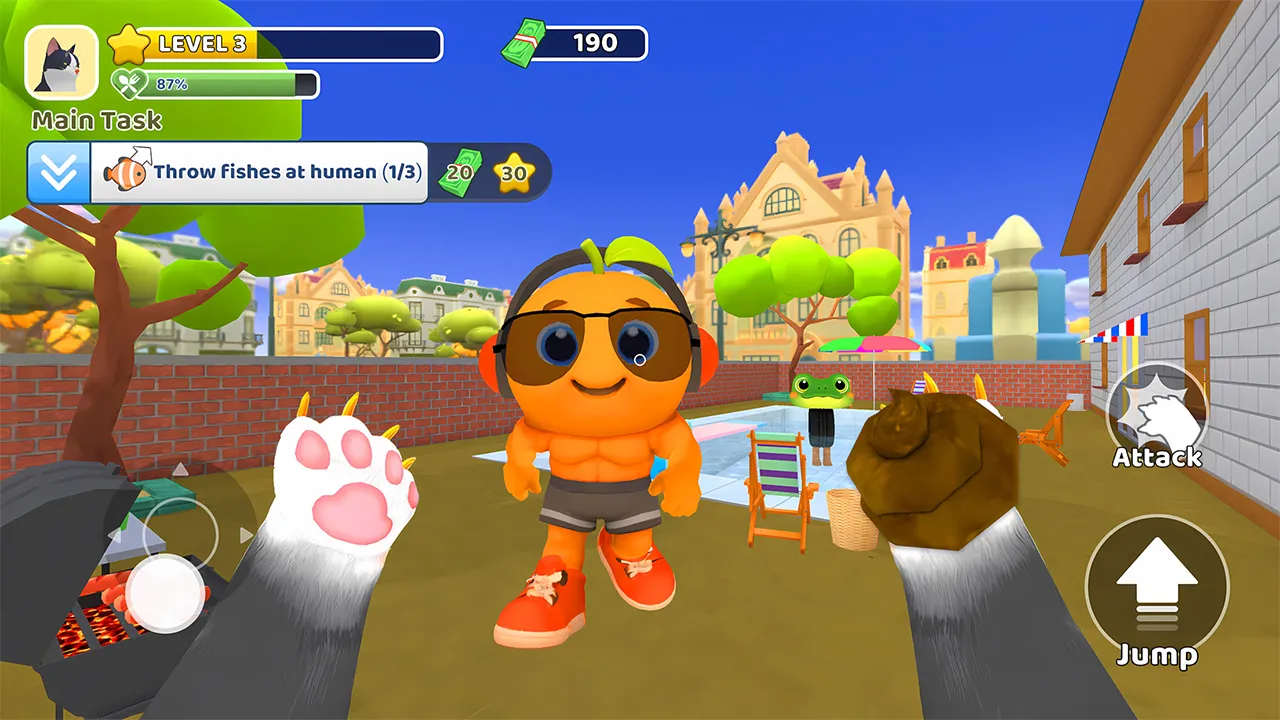Collapse the Main Task dropdown arrow
The width and height of the screenshot is (1280, 720).
[59, 173]
